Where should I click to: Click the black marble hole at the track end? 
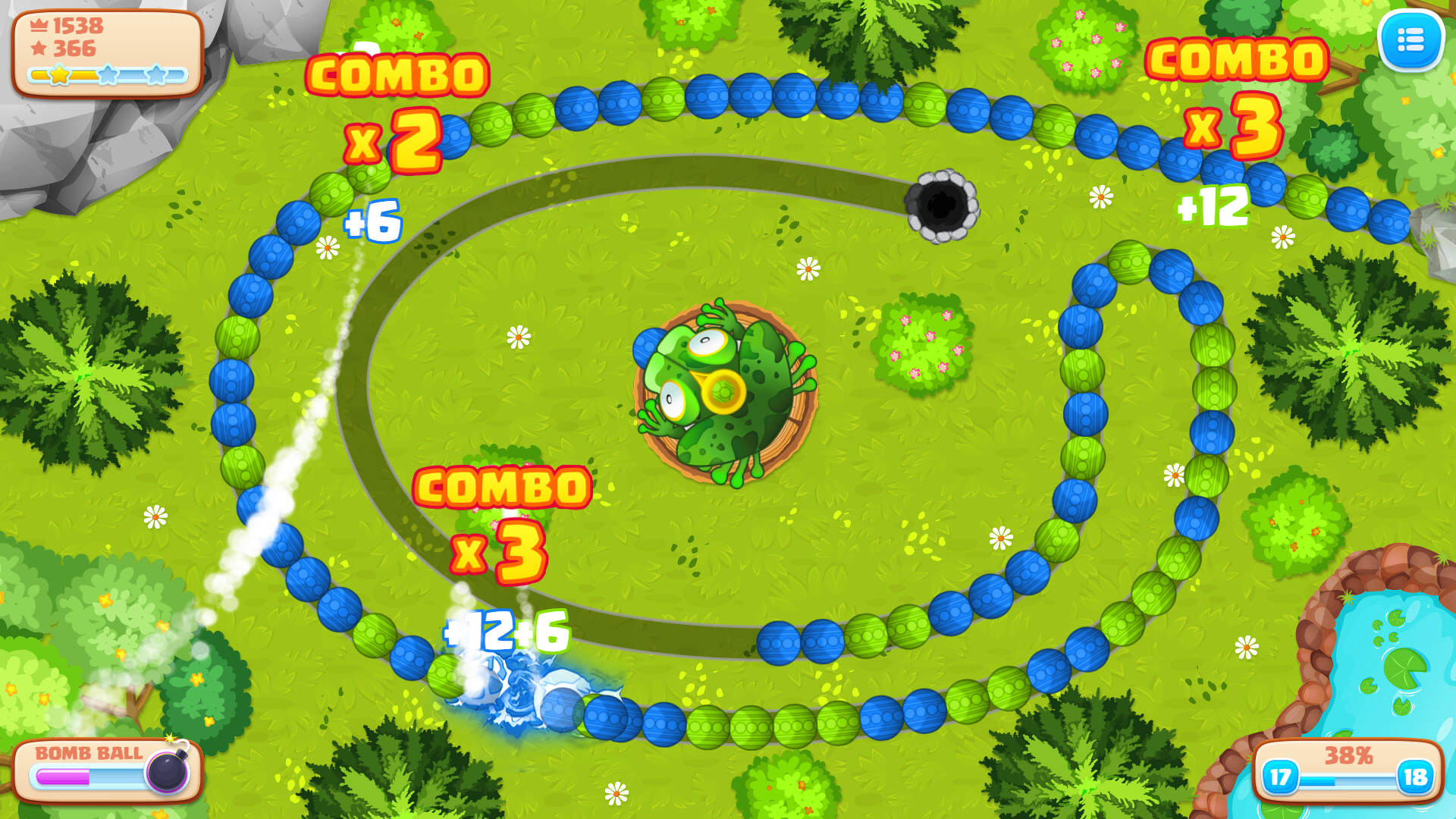point(943,206)
